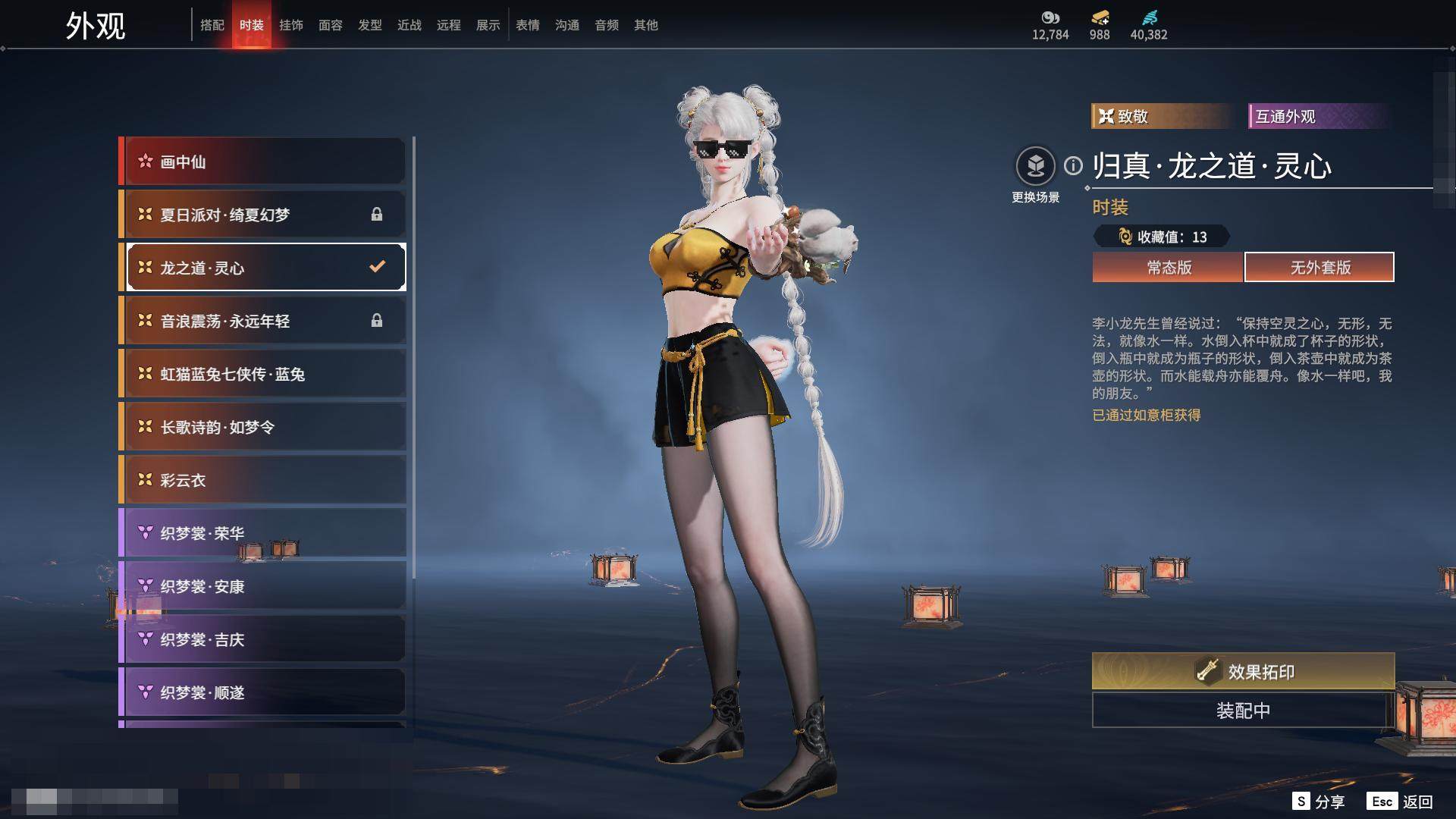Return using the 返回 button
The width and height of the screenshot is (1456, 819).
(1417, 802)
